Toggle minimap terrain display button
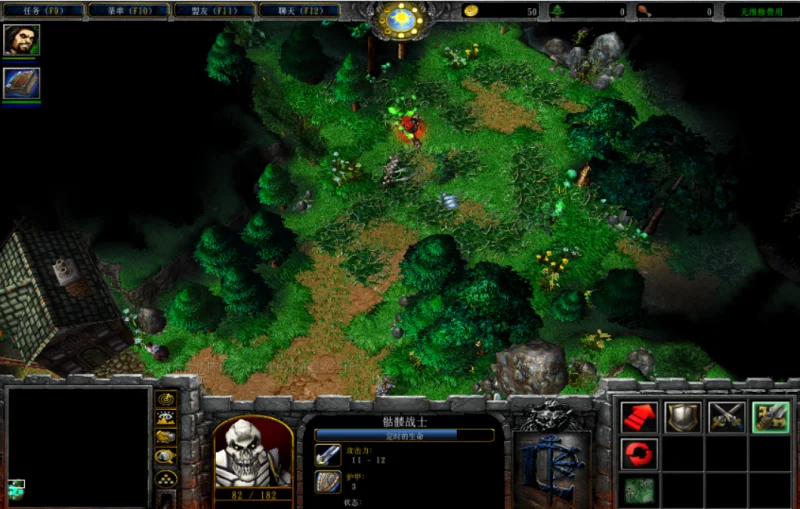The height and width of the screenshot is (509, 800). [x=166, y=417]
